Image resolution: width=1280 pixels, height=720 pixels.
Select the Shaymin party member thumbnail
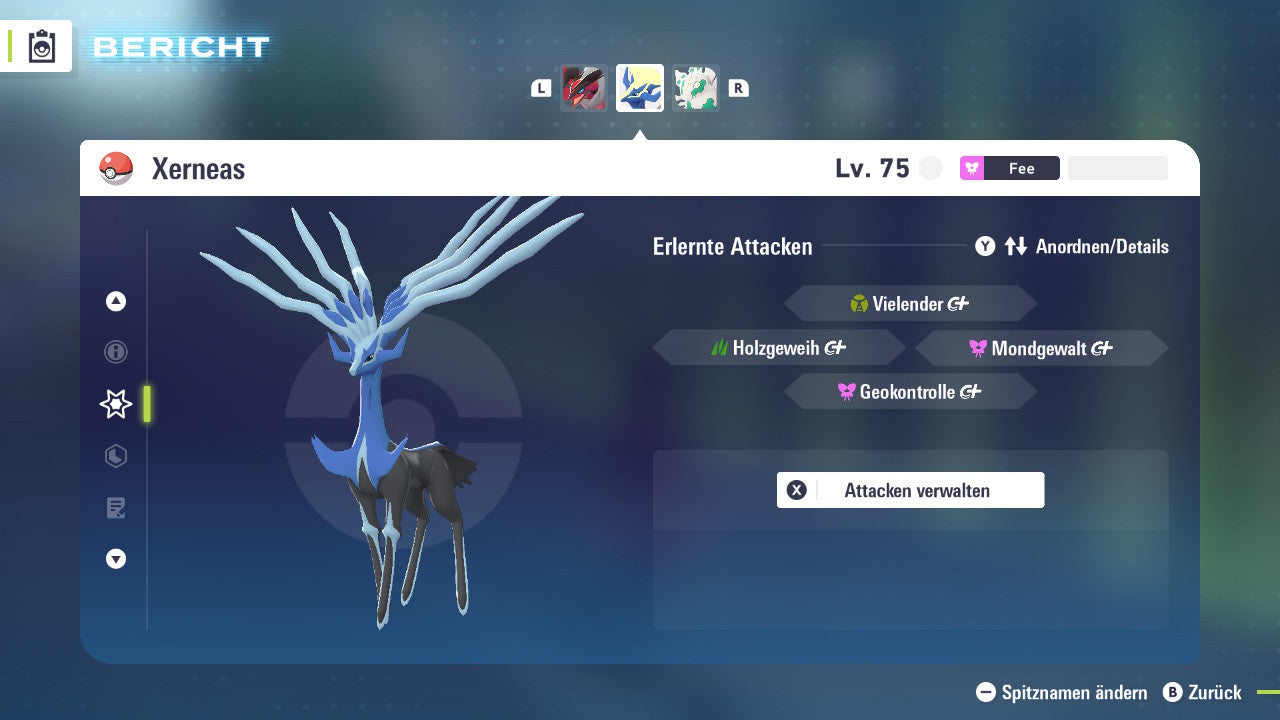696,87
